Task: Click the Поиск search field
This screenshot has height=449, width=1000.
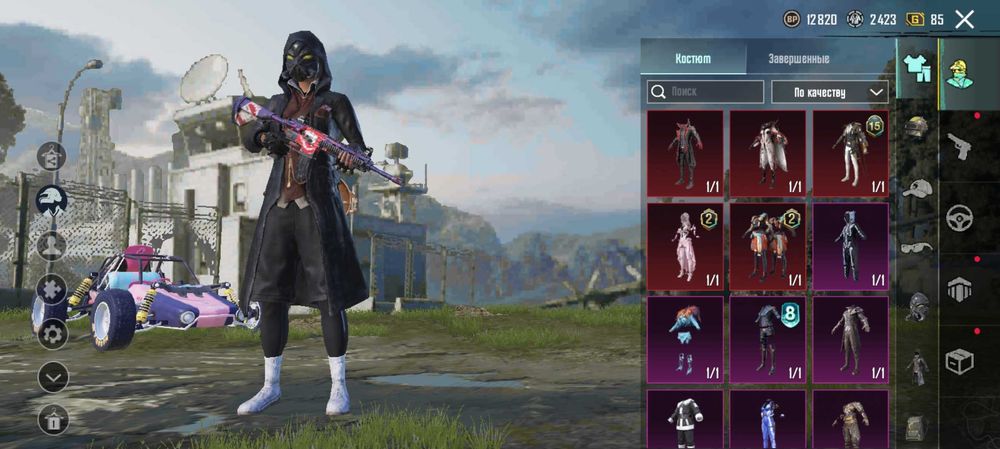Action: pos(705,92)
